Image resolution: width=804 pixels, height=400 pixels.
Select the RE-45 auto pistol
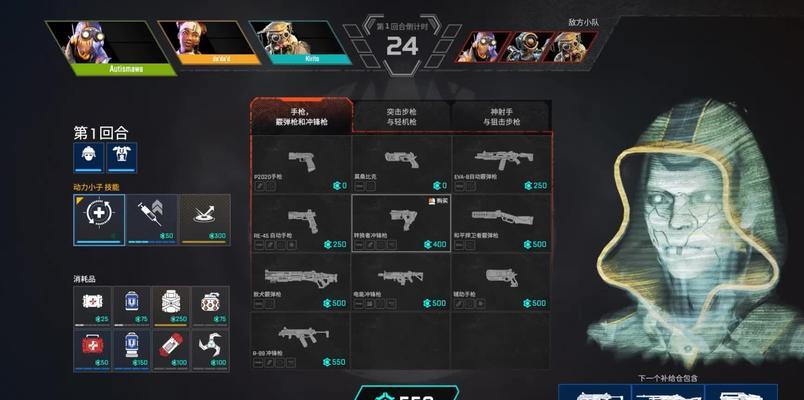[301, 223]
